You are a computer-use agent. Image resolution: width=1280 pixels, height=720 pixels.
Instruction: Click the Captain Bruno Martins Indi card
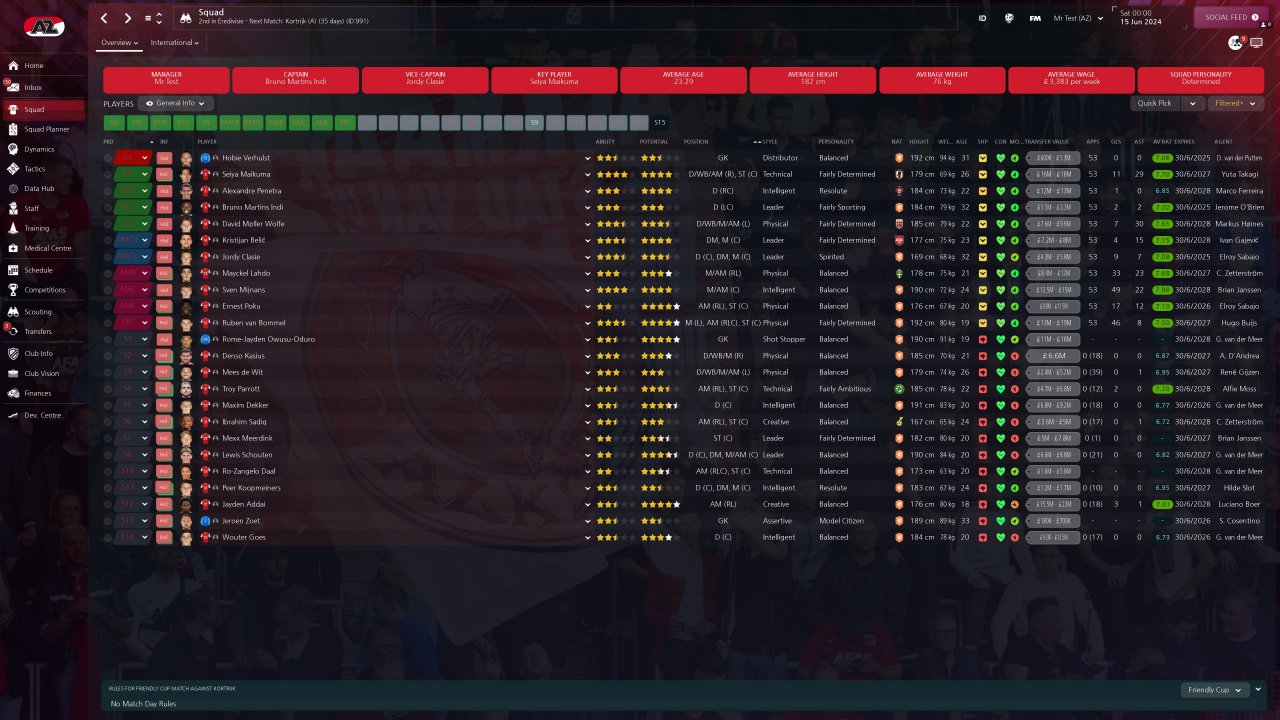295,80
